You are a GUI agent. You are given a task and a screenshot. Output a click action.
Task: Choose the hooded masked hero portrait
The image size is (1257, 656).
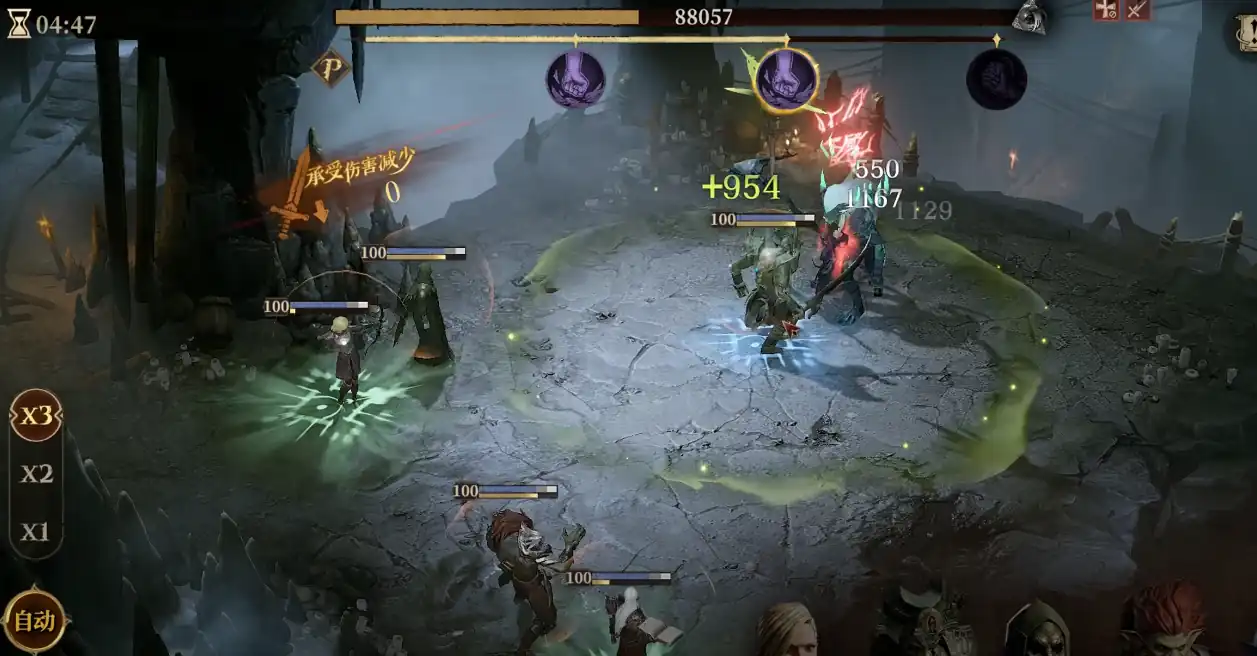(1036, 630)
